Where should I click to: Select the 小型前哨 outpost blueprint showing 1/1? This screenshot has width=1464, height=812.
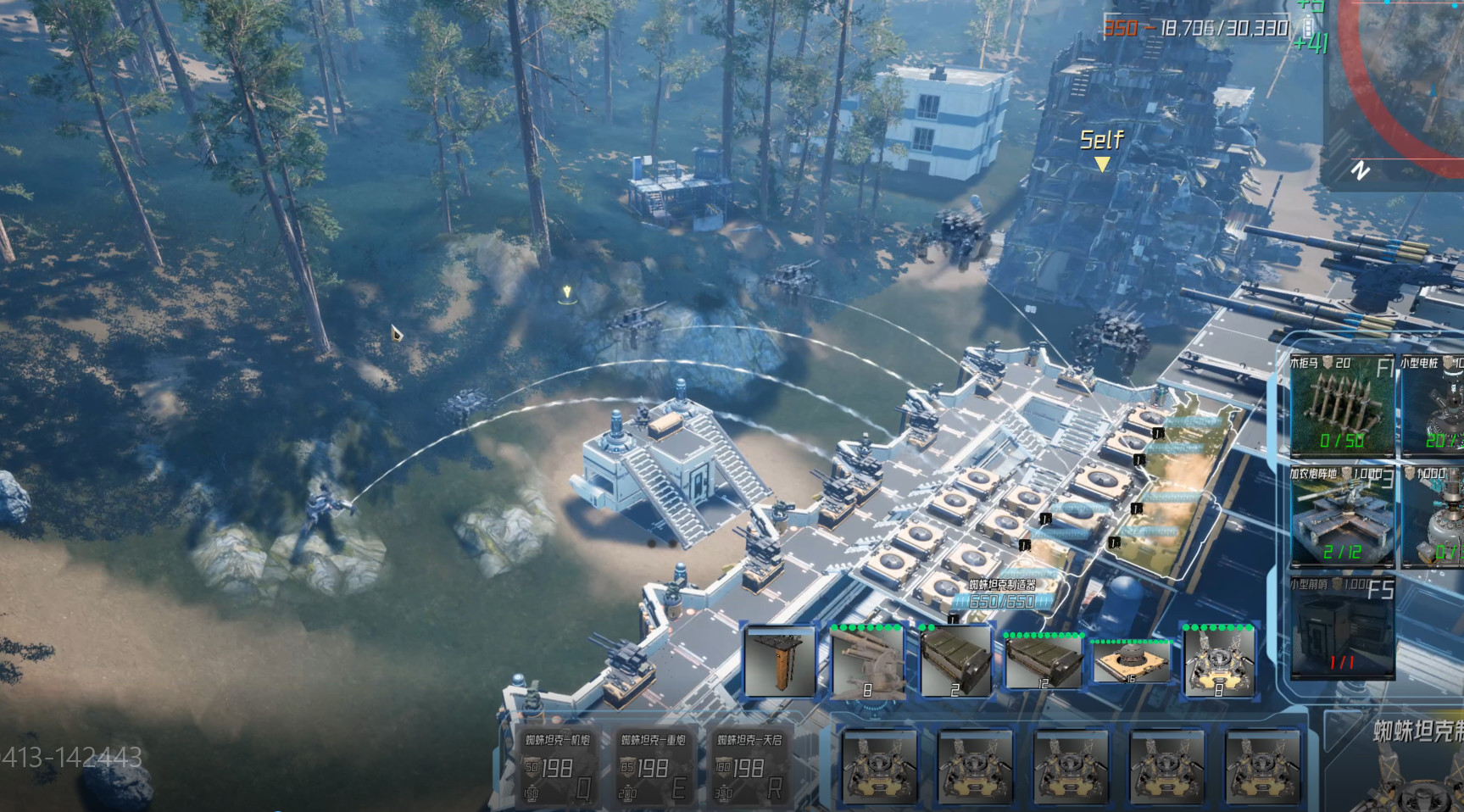1344,627
